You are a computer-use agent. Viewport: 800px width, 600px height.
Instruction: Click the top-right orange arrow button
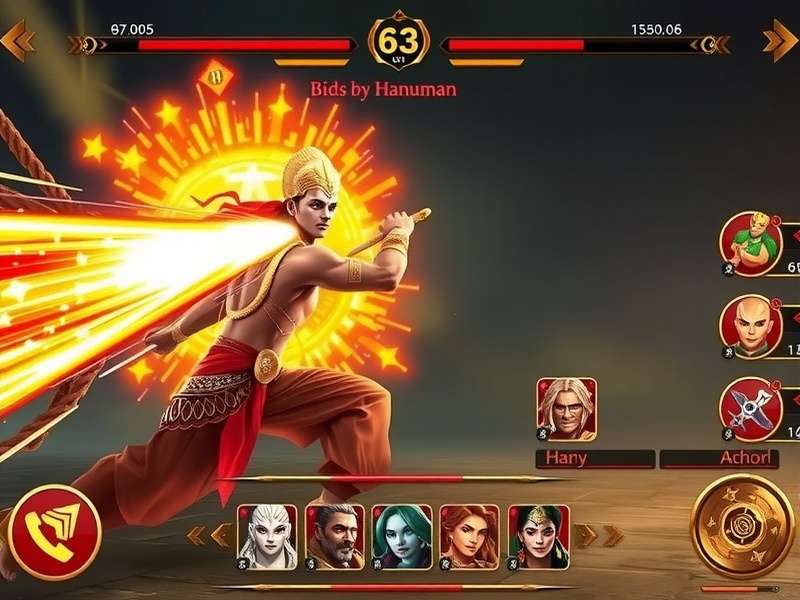(779, 40)
